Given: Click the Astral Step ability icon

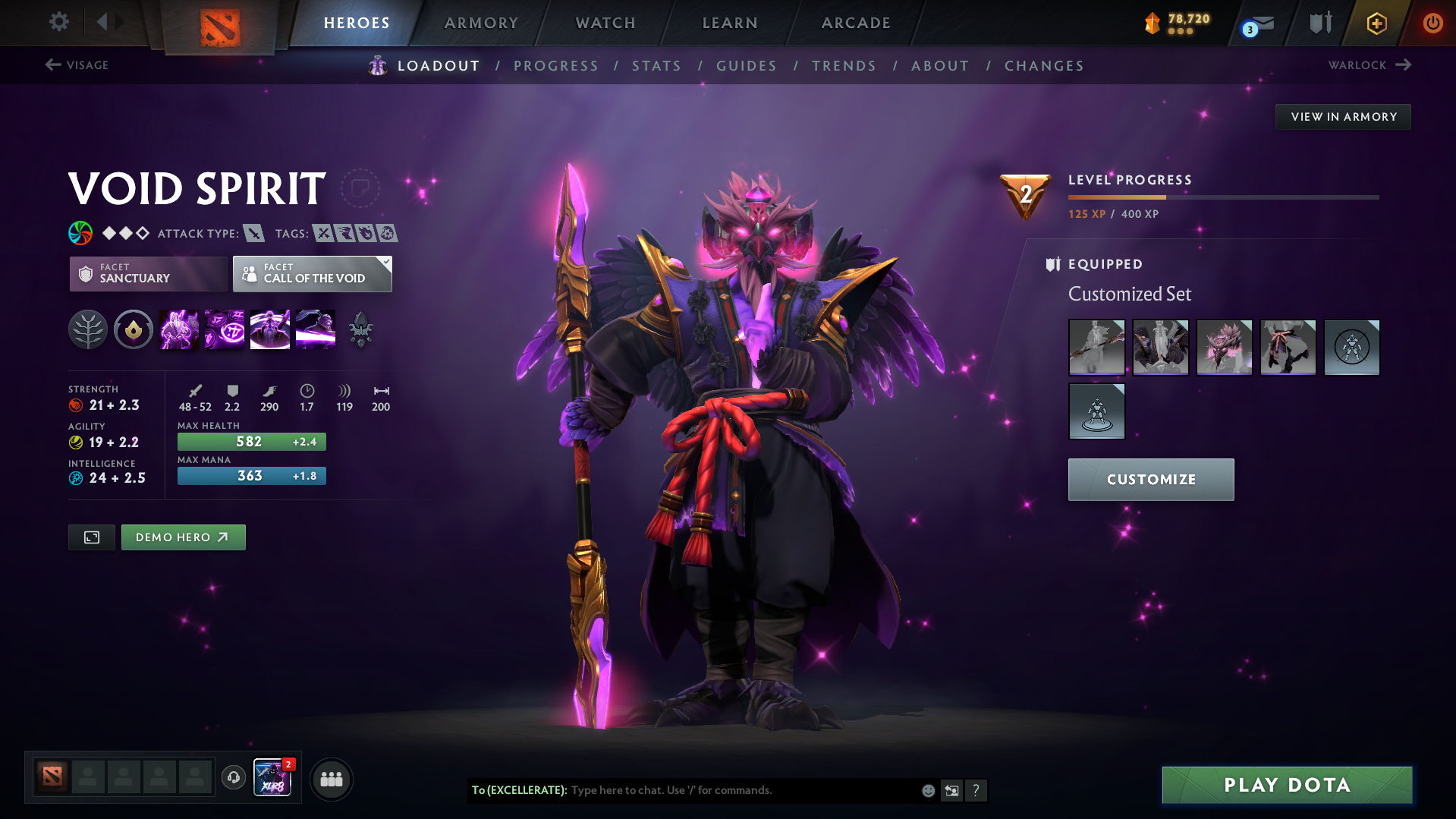Looking at the screenshot, I should (x=315, y=329).
